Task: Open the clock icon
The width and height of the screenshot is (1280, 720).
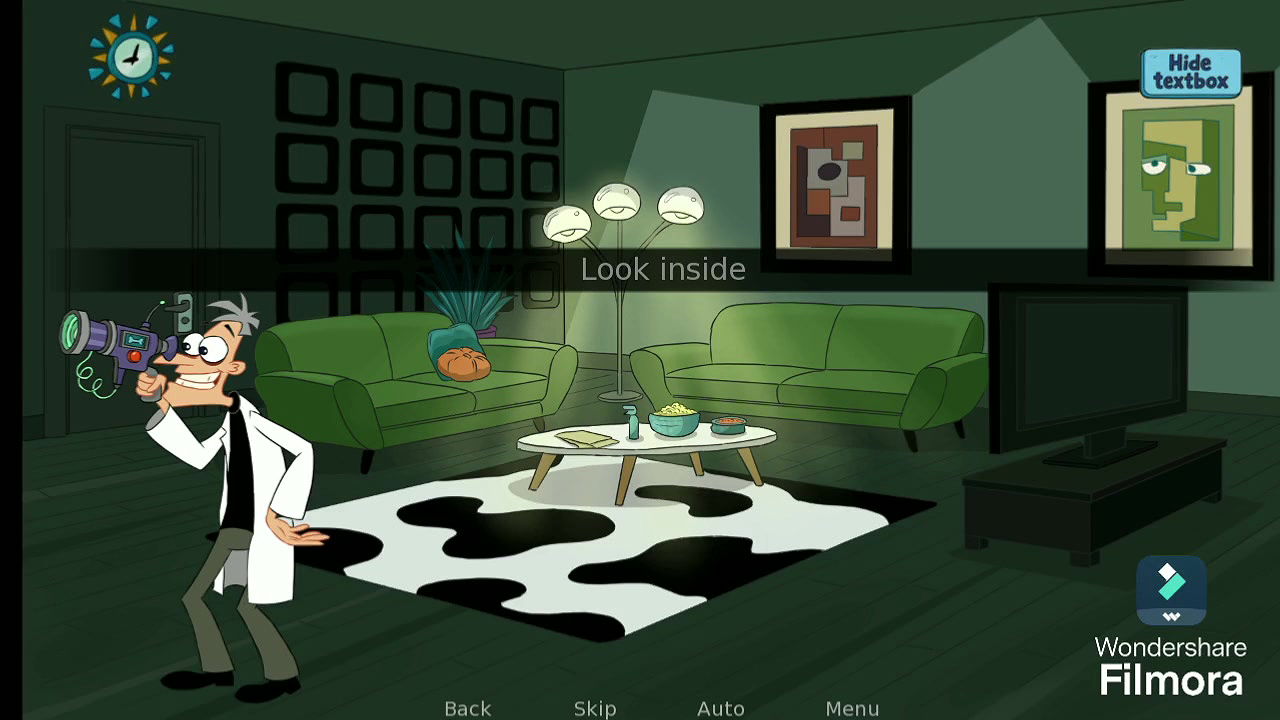Action: click(131, 56)
